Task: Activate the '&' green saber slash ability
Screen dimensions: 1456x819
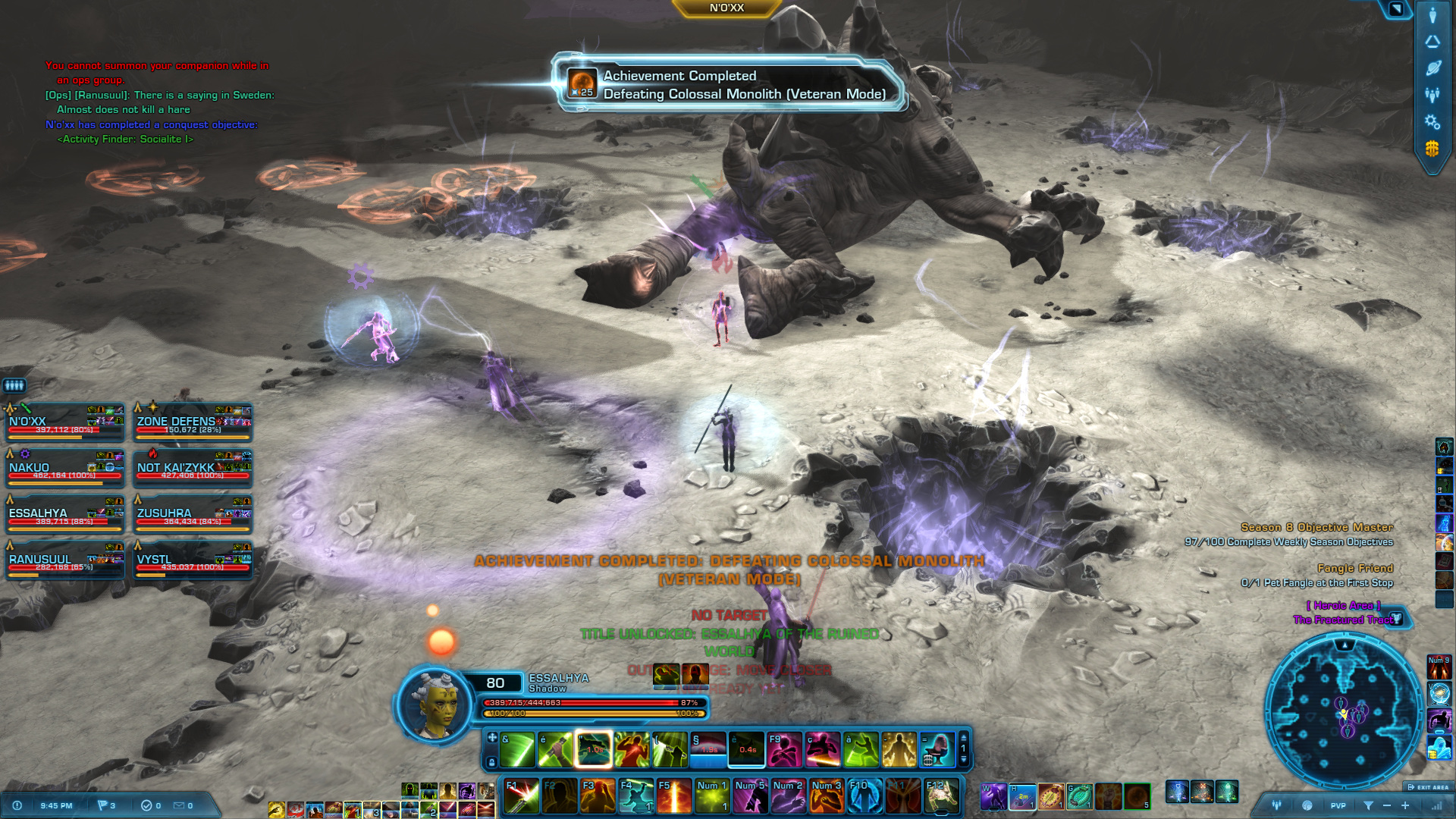Action: (x=517, y=750)
